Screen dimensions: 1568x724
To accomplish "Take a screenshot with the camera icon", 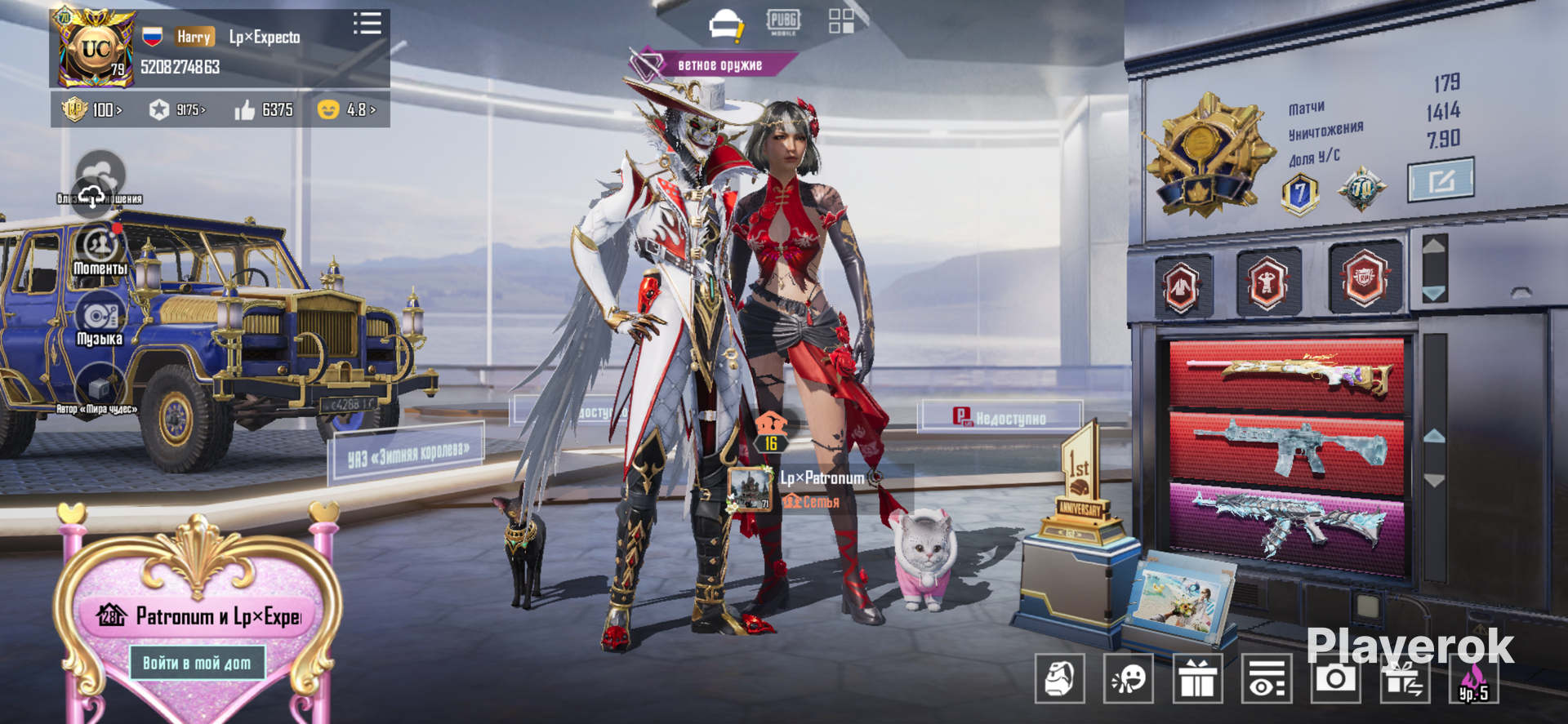I will click(1336, 678).
